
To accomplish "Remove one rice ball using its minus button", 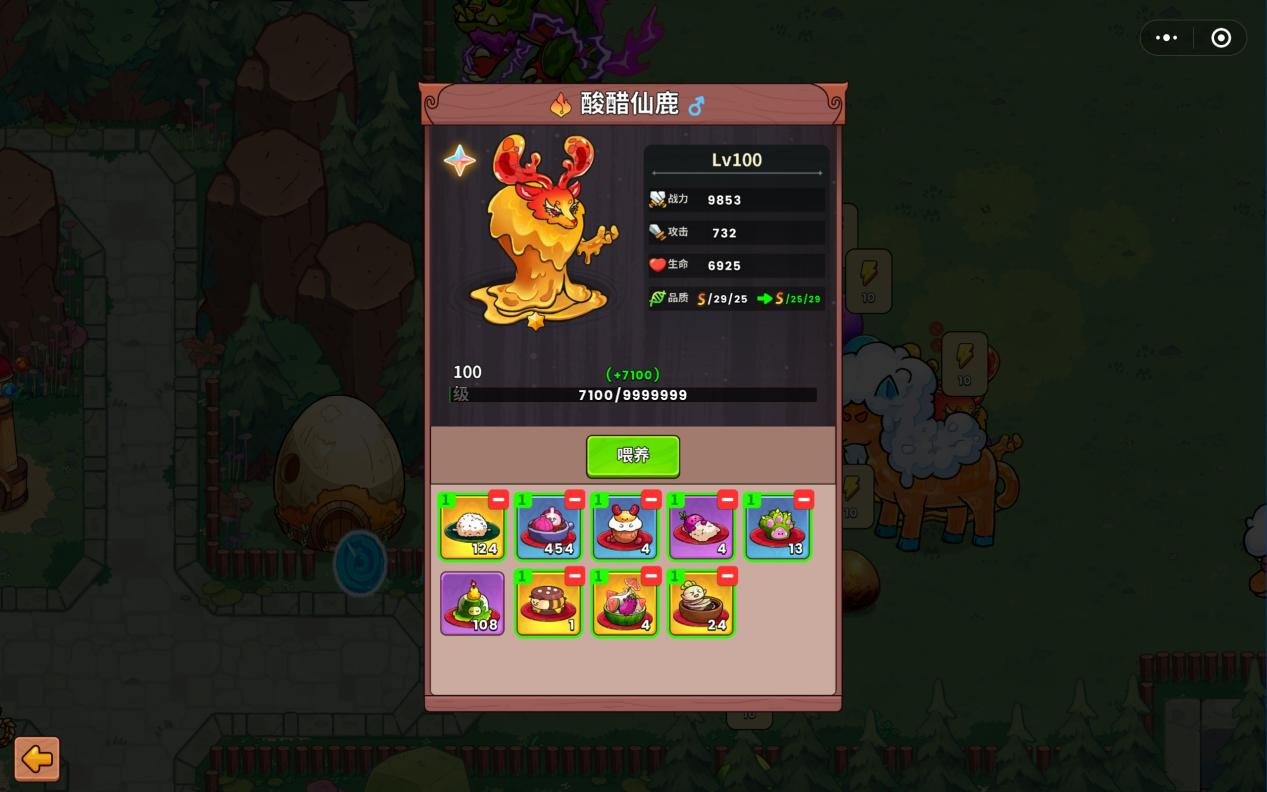I will coord(498,499).
